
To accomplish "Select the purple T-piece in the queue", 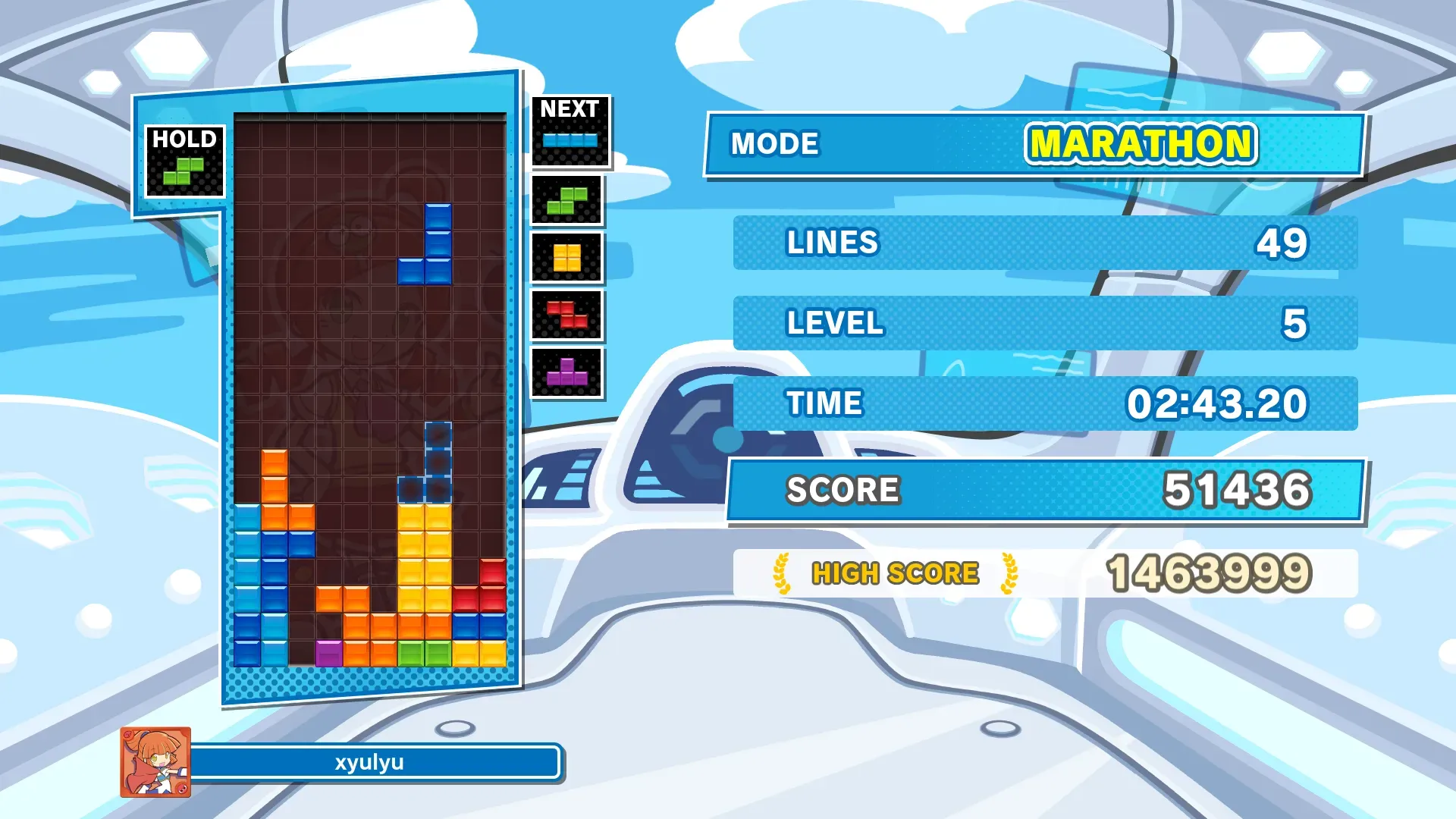I will [566, 372].
